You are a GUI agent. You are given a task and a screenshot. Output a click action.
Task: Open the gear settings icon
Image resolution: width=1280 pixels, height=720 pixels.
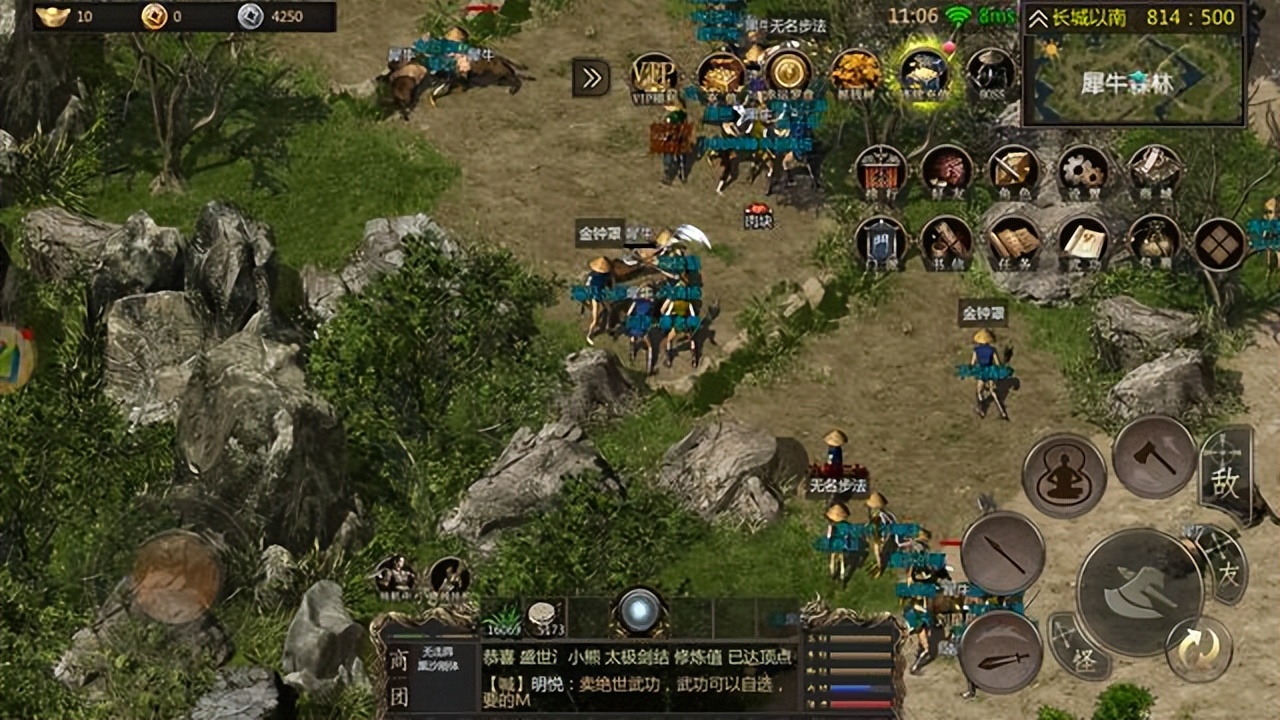(x=1082, y=170)
